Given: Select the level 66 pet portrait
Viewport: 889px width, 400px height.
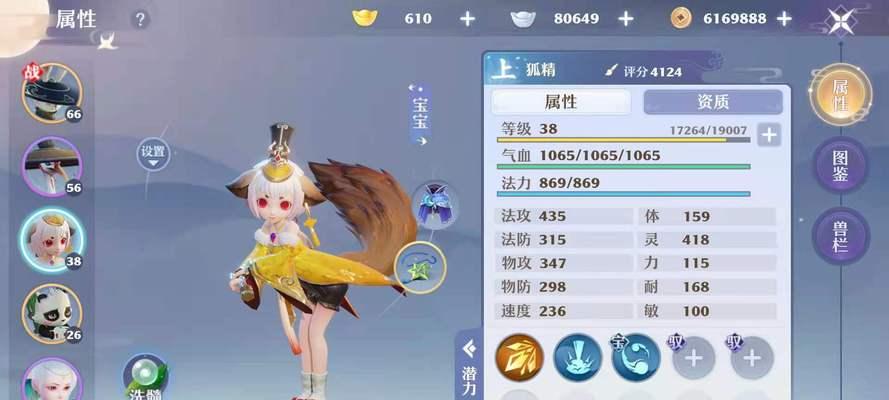Looking at the screenshot, I should [x=51, y=93].
